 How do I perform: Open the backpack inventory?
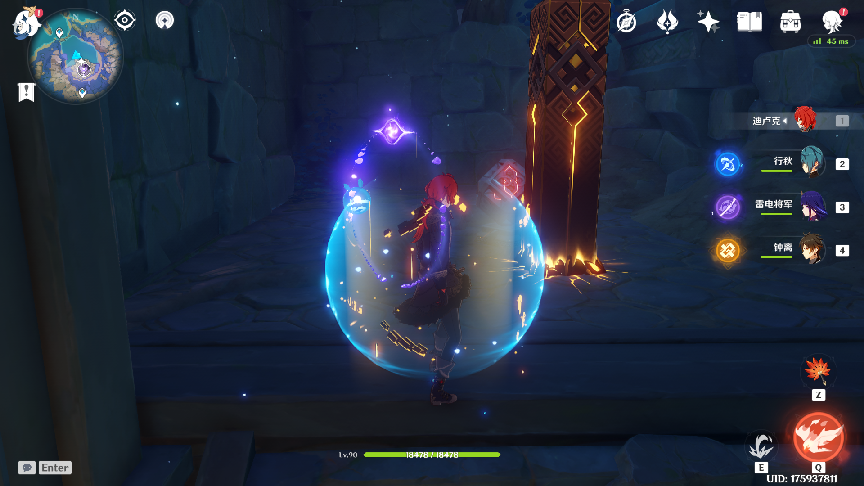point(790,21)
